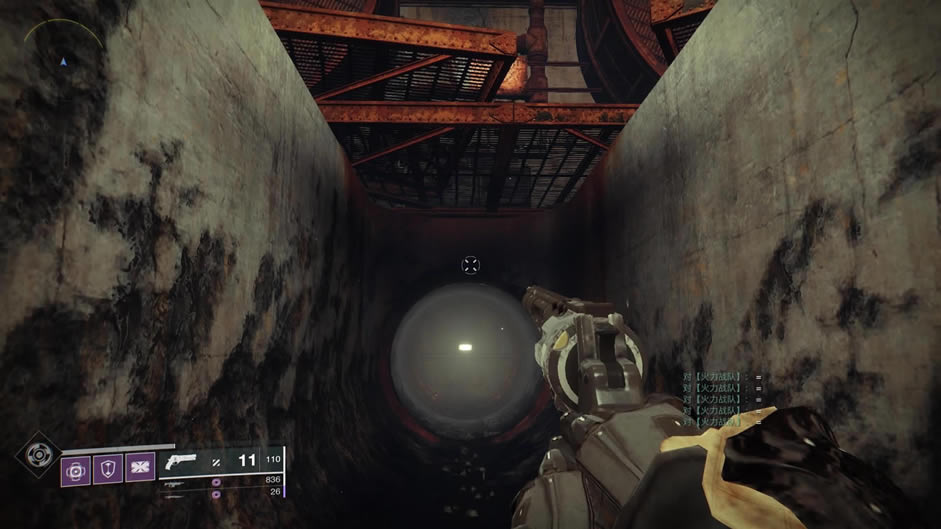Use the shield-shaped class ability icon

(108, 468)
